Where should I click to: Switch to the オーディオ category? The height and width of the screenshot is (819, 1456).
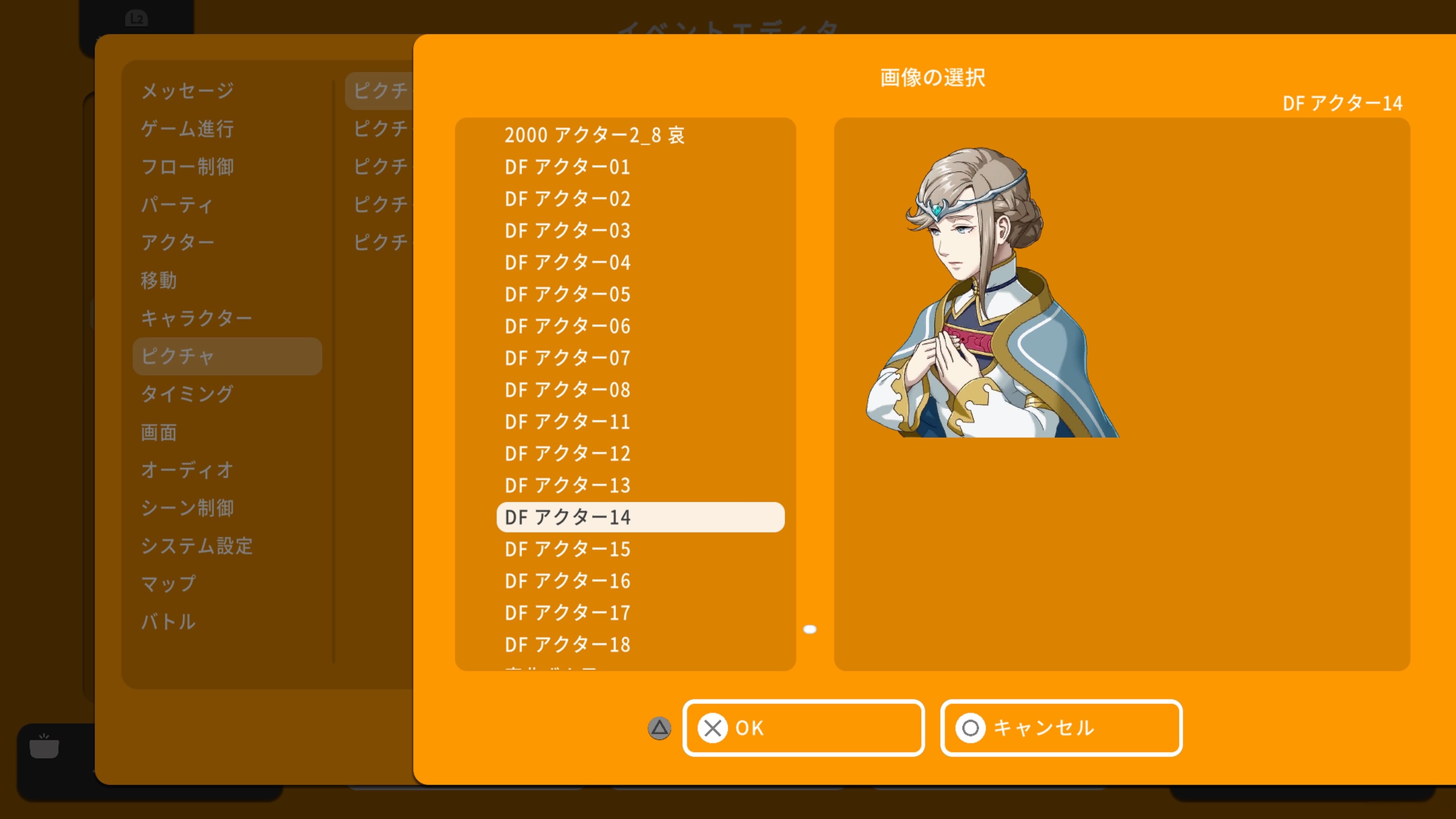pos(187,470)
